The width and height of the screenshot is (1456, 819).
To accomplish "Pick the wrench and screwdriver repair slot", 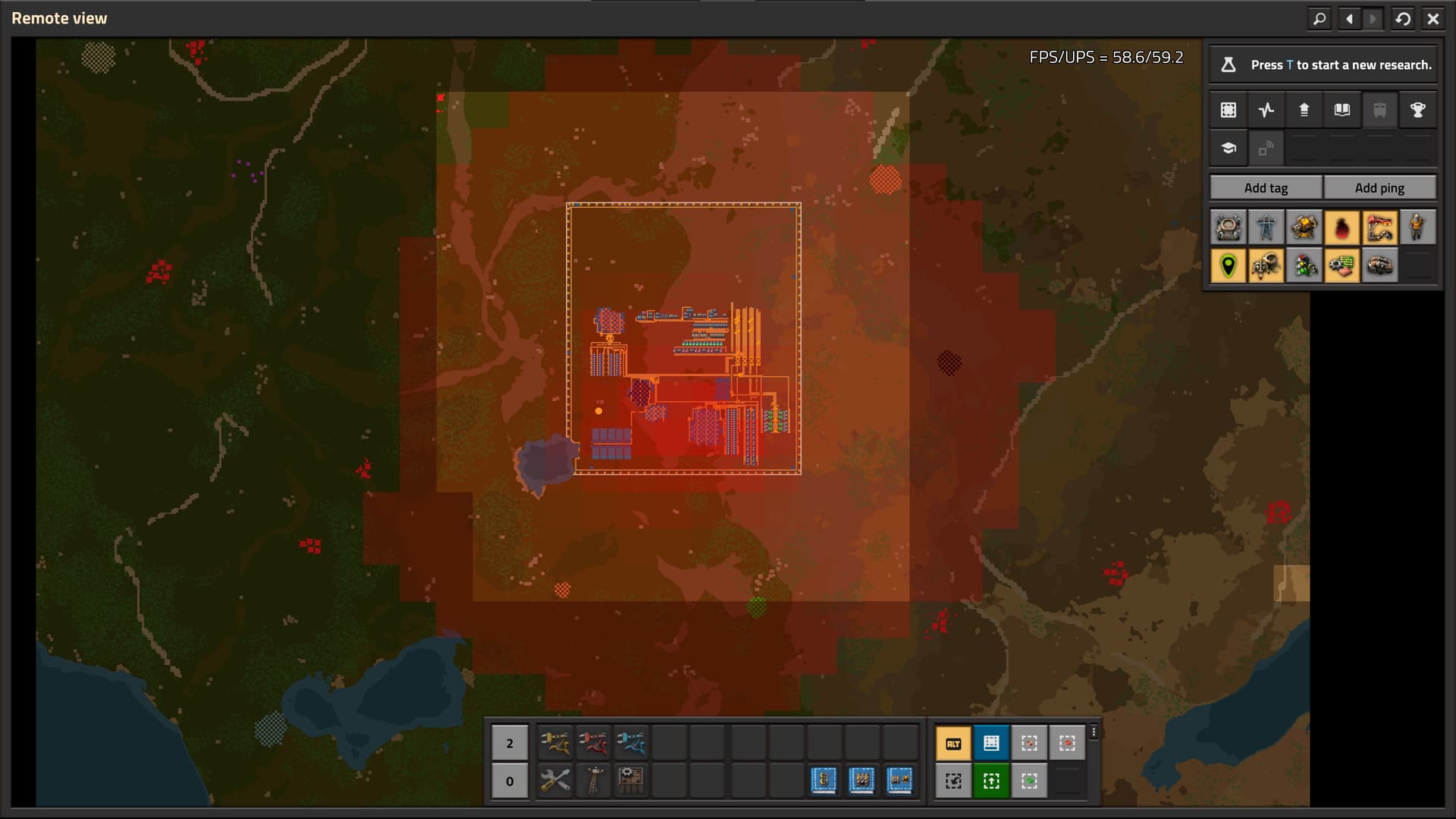I will point(555,780).
